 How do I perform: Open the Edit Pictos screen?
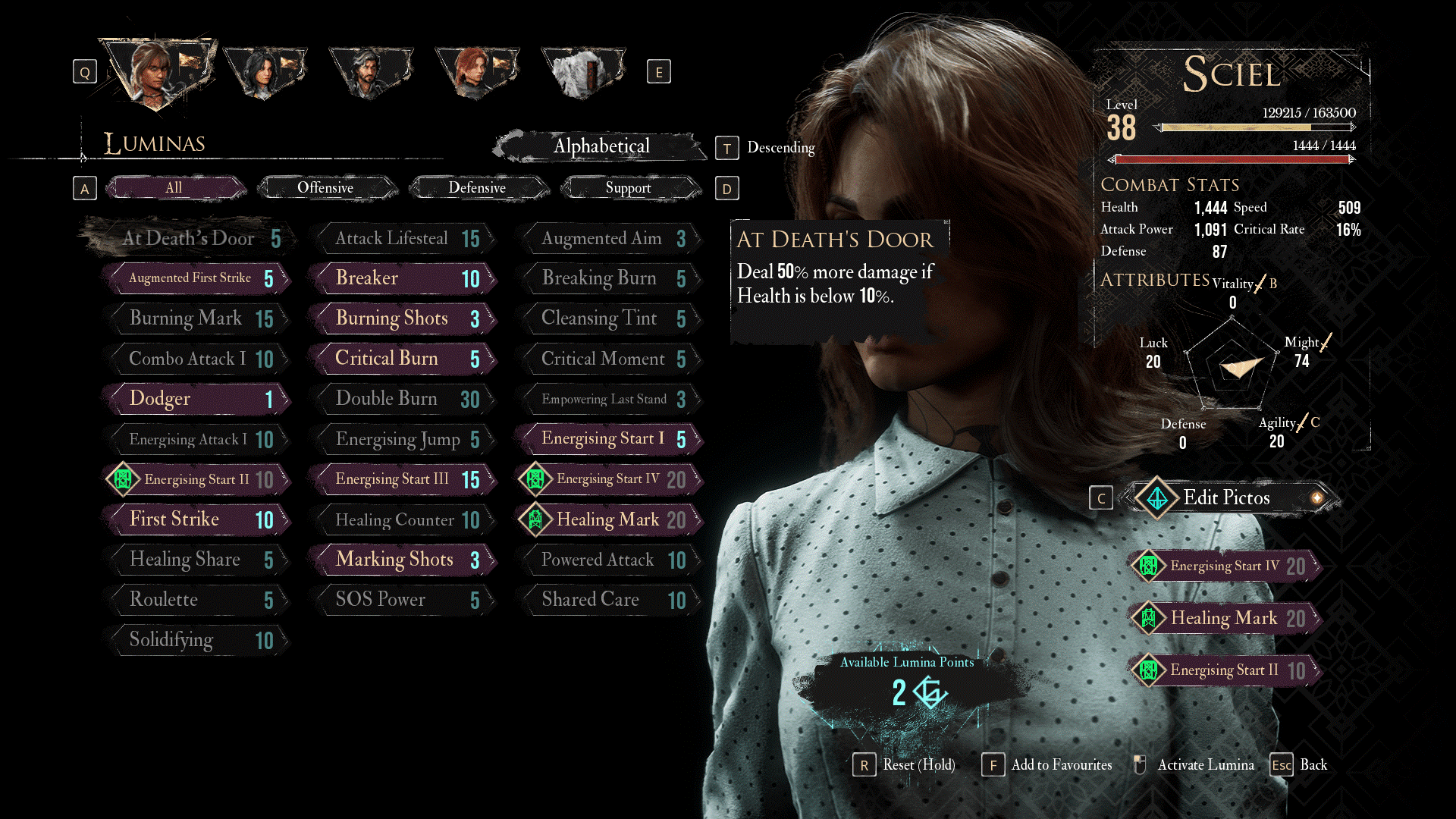(x=1226, y=497)
